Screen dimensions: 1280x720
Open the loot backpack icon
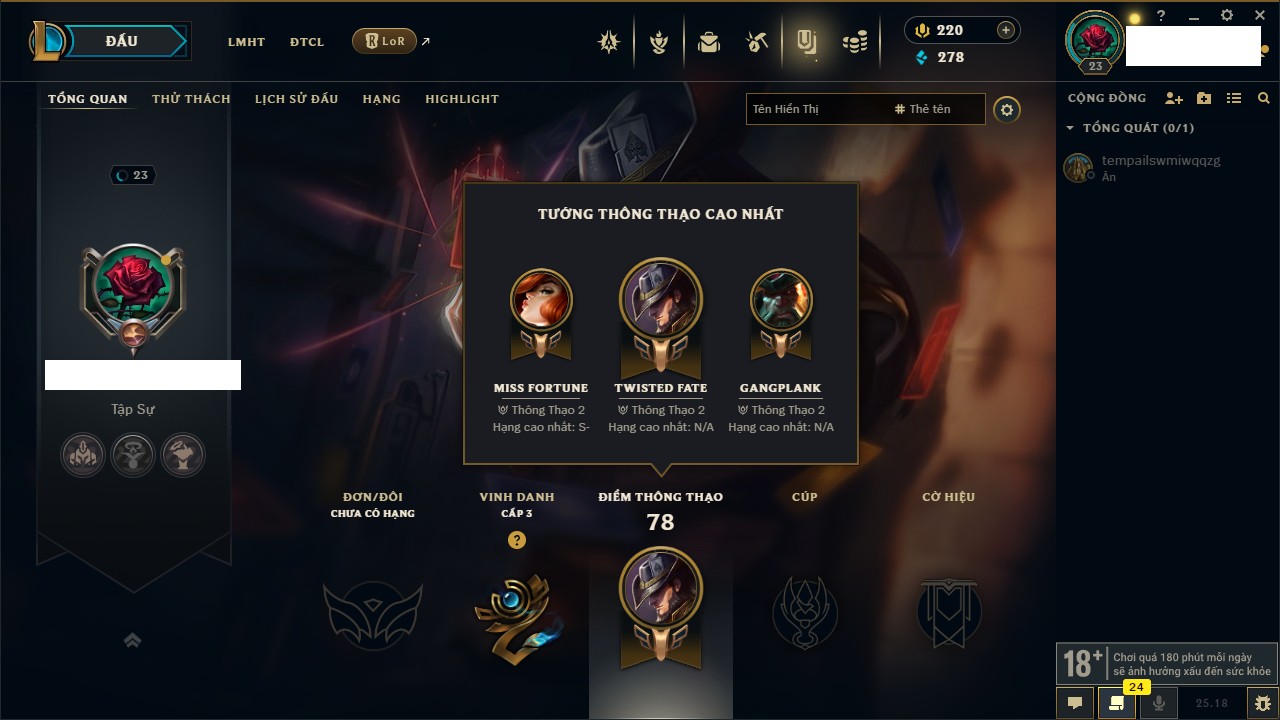pyautogui.click(x=709, y=42)
